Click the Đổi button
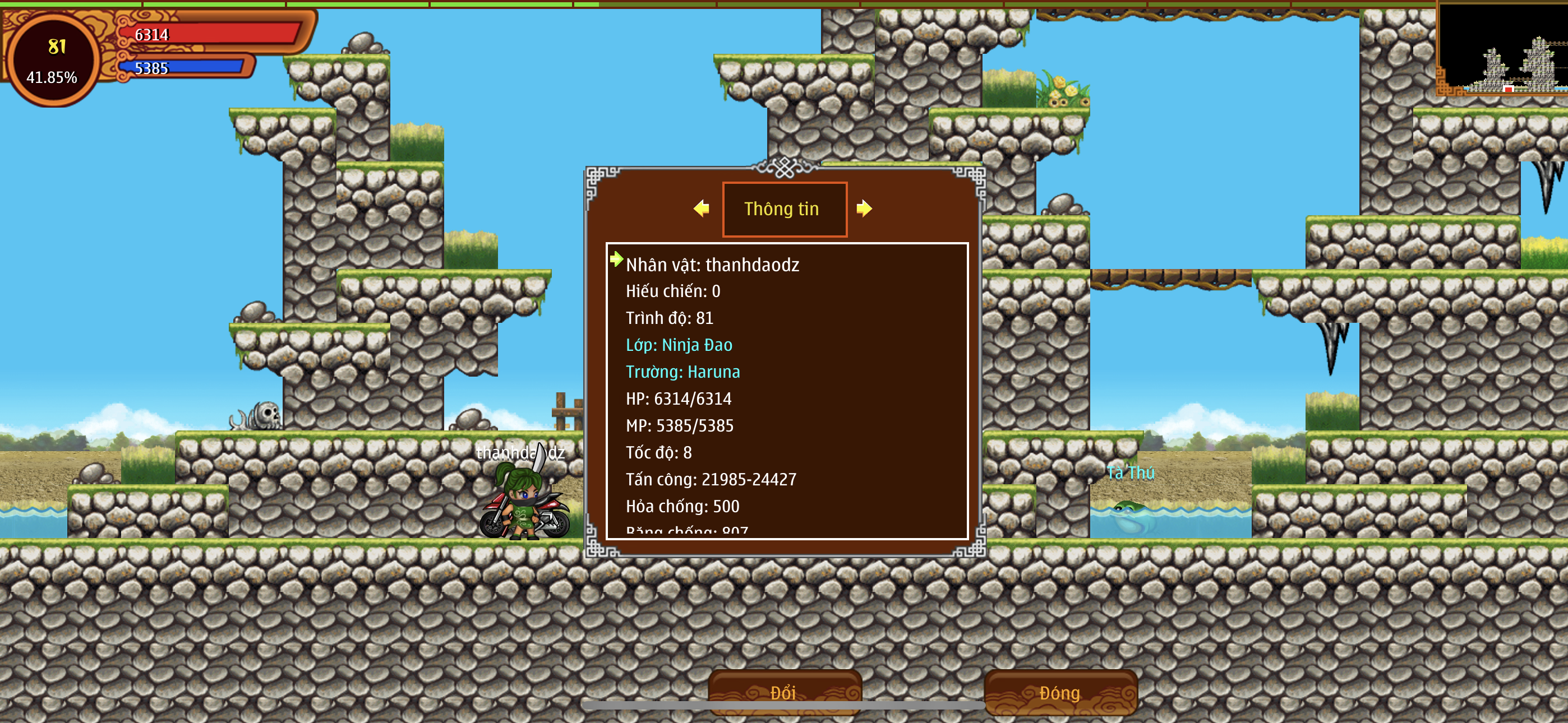The image size is (1568, 723). coord(784,693)
